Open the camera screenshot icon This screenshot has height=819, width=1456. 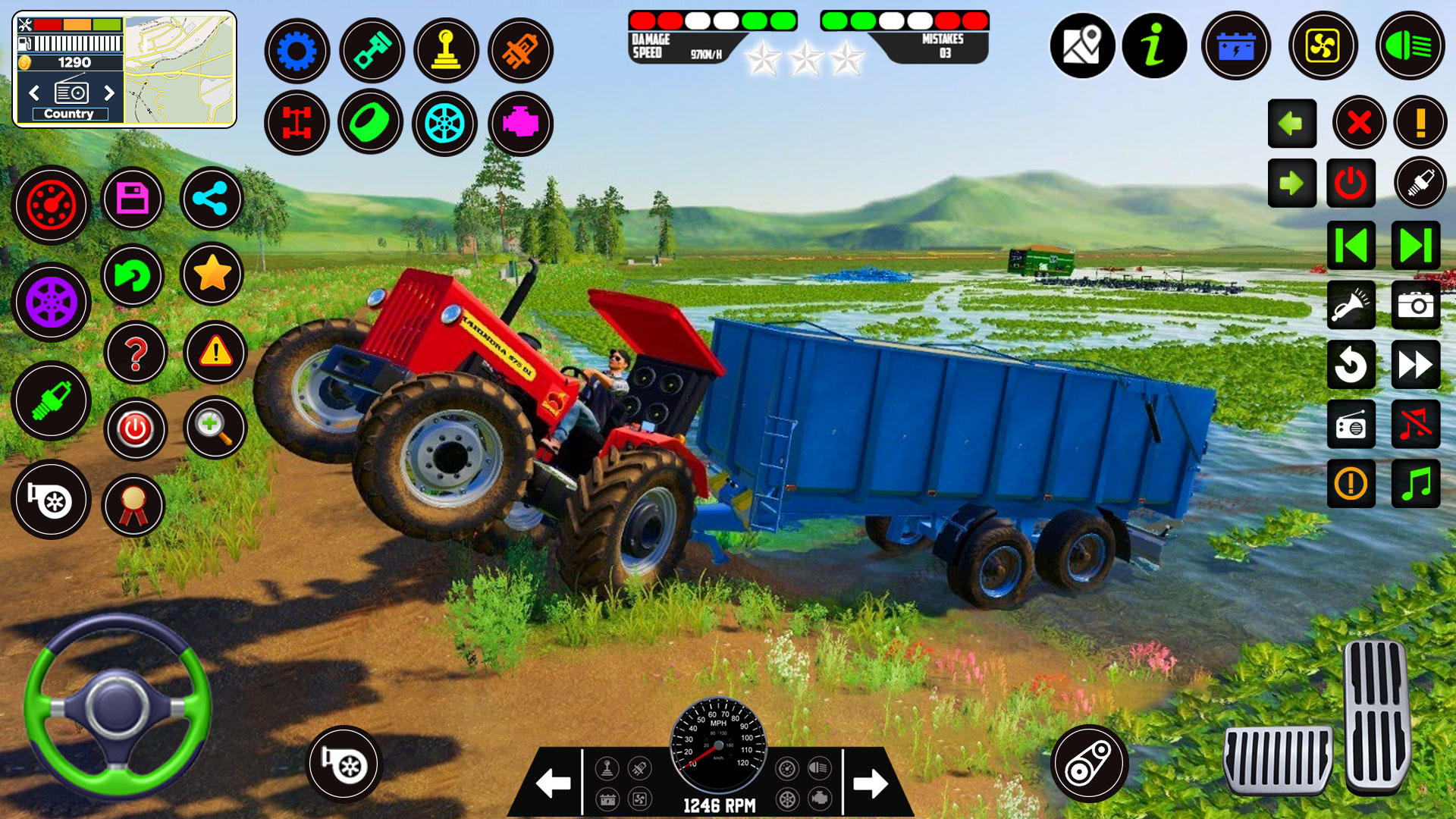pos(1415,306)
